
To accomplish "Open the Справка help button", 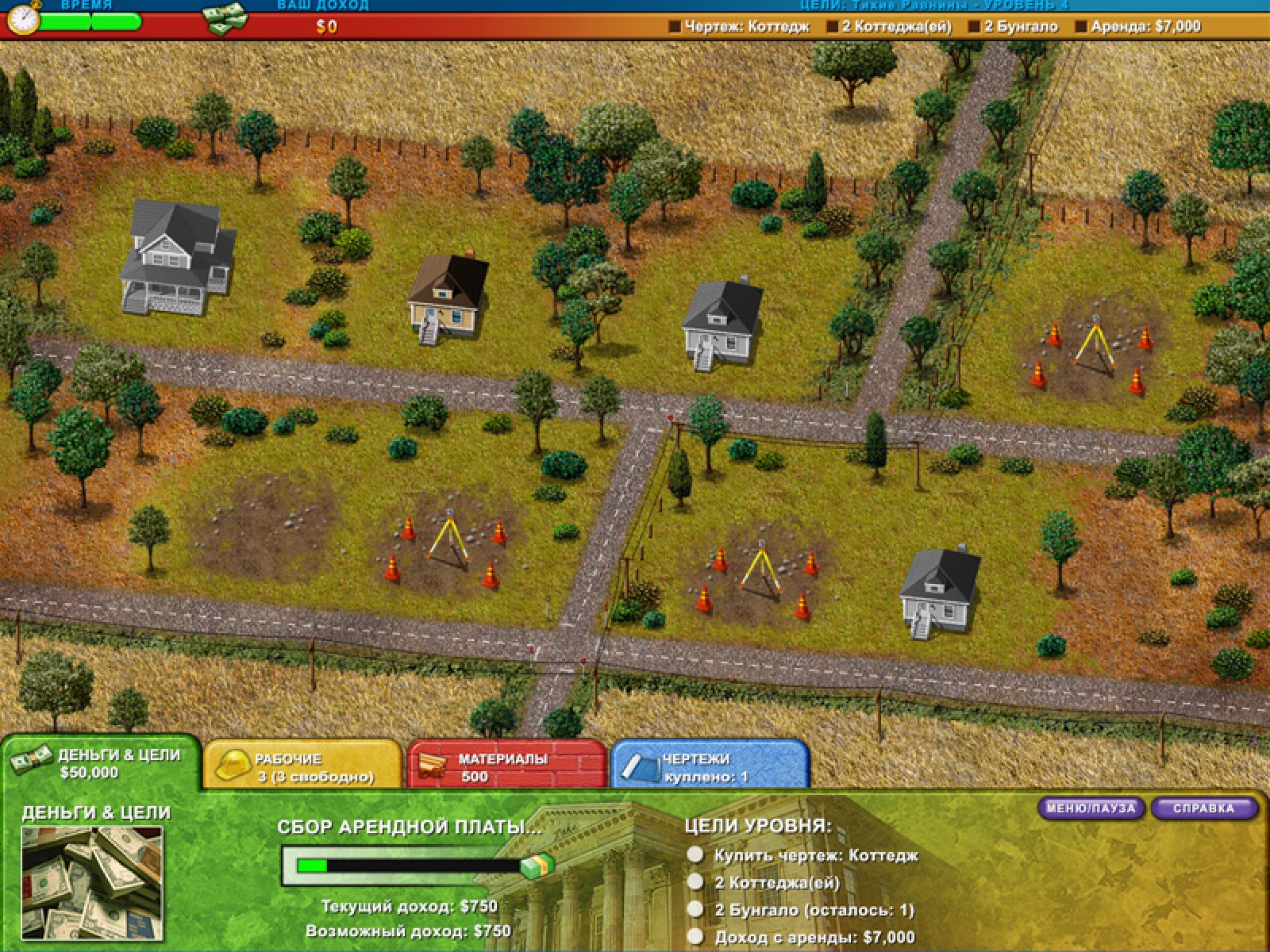I will [1203, 808].
